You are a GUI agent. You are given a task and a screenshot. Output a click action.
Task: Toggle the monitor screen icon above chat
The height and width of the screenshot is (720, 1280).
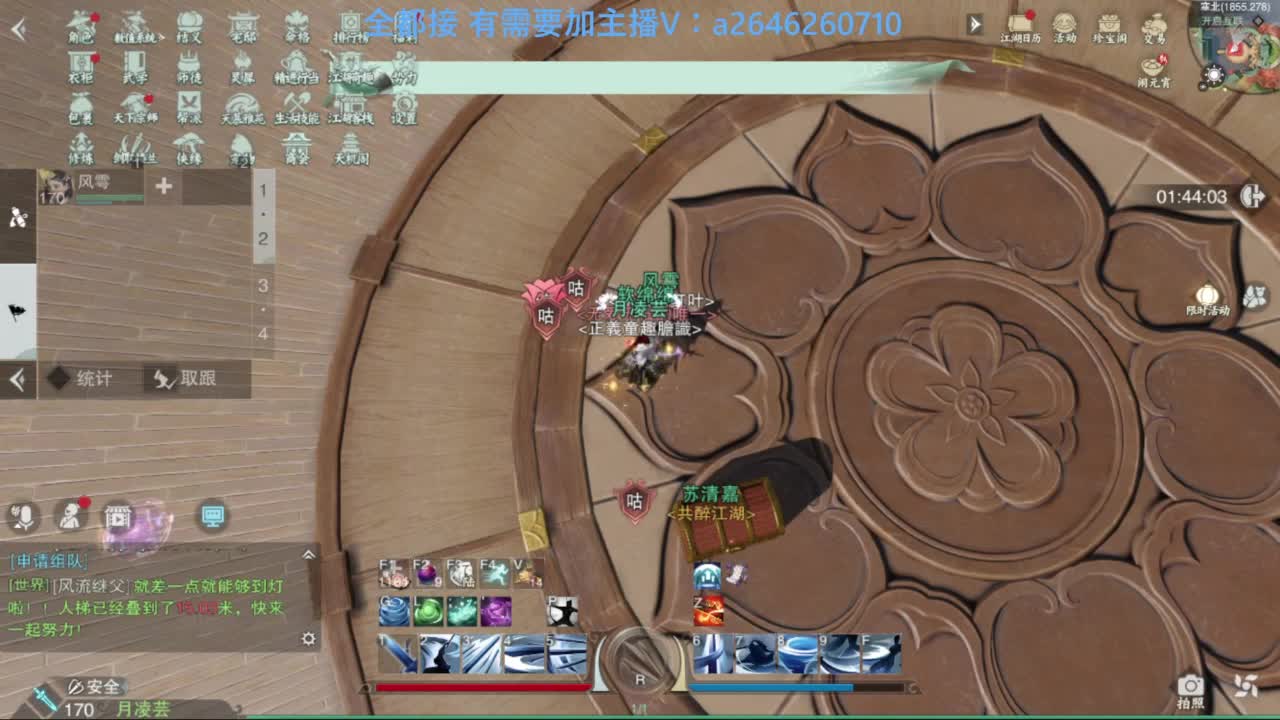tap(212, 517)
